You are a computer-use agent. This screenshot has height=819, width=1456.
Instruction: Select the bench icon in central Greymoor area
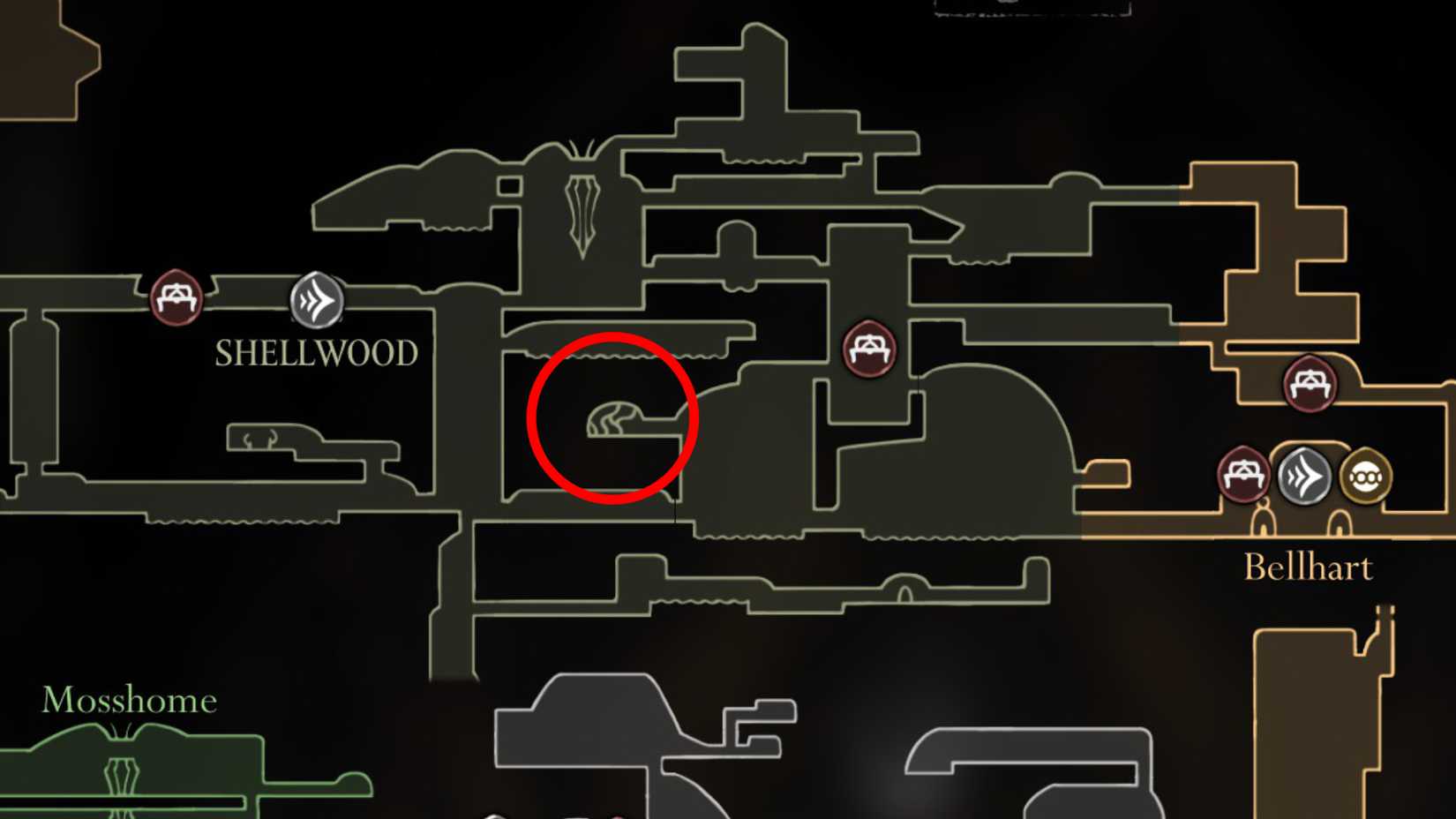tap(870, 349)
